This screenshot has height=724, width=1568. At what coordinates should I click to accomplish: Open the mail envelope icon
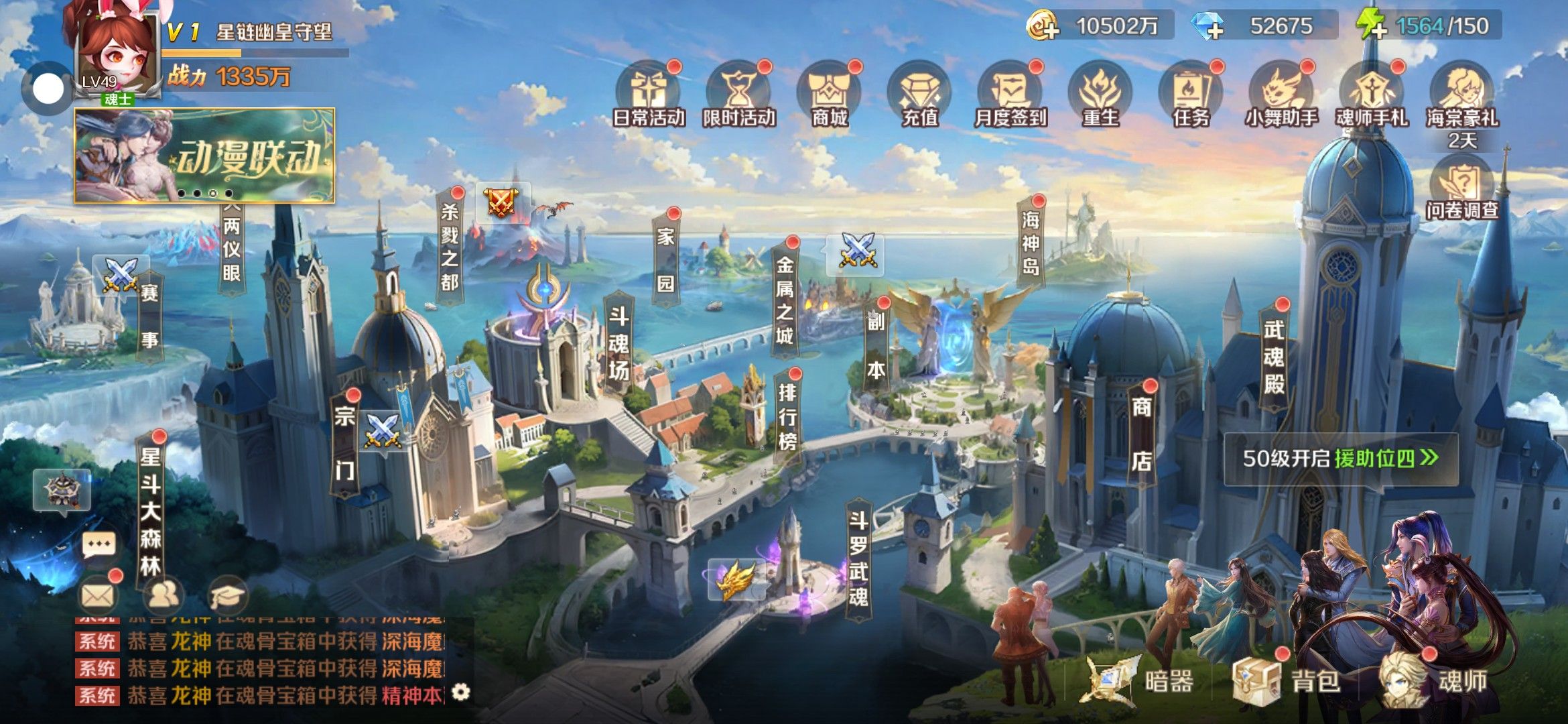coord(98,595)
